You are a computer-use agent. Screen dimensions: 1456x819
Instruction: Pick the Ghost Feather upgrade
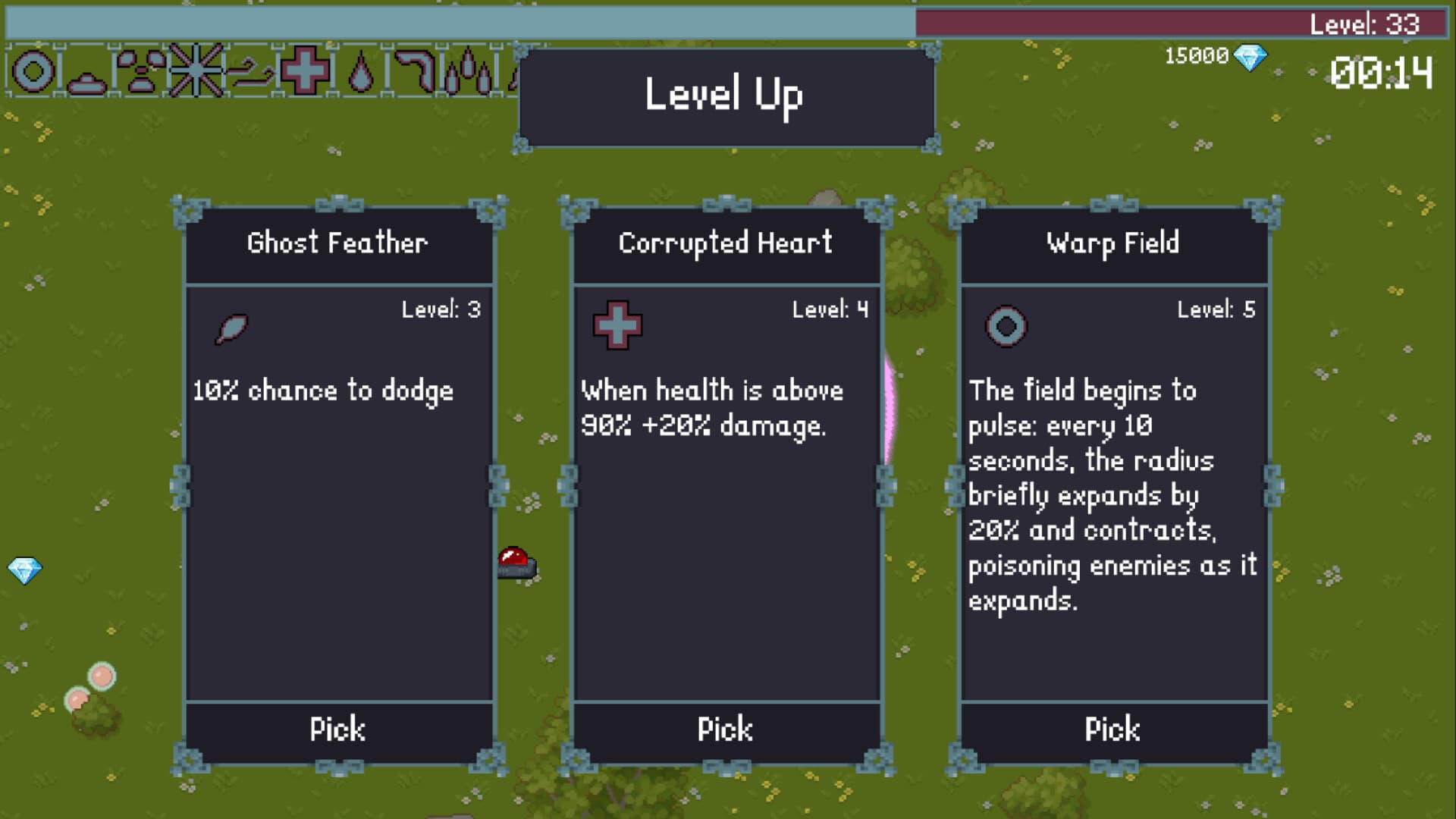(x=338, y=730)
